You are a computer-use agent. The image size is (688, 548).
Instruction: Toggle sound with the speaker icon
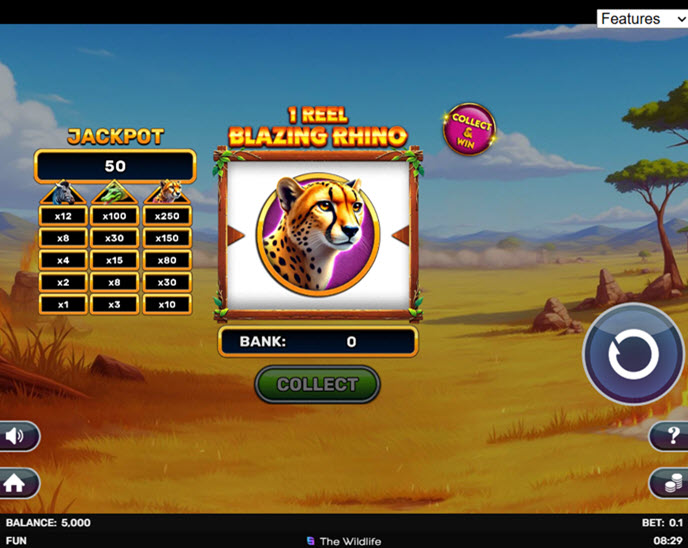pos(17,436)
